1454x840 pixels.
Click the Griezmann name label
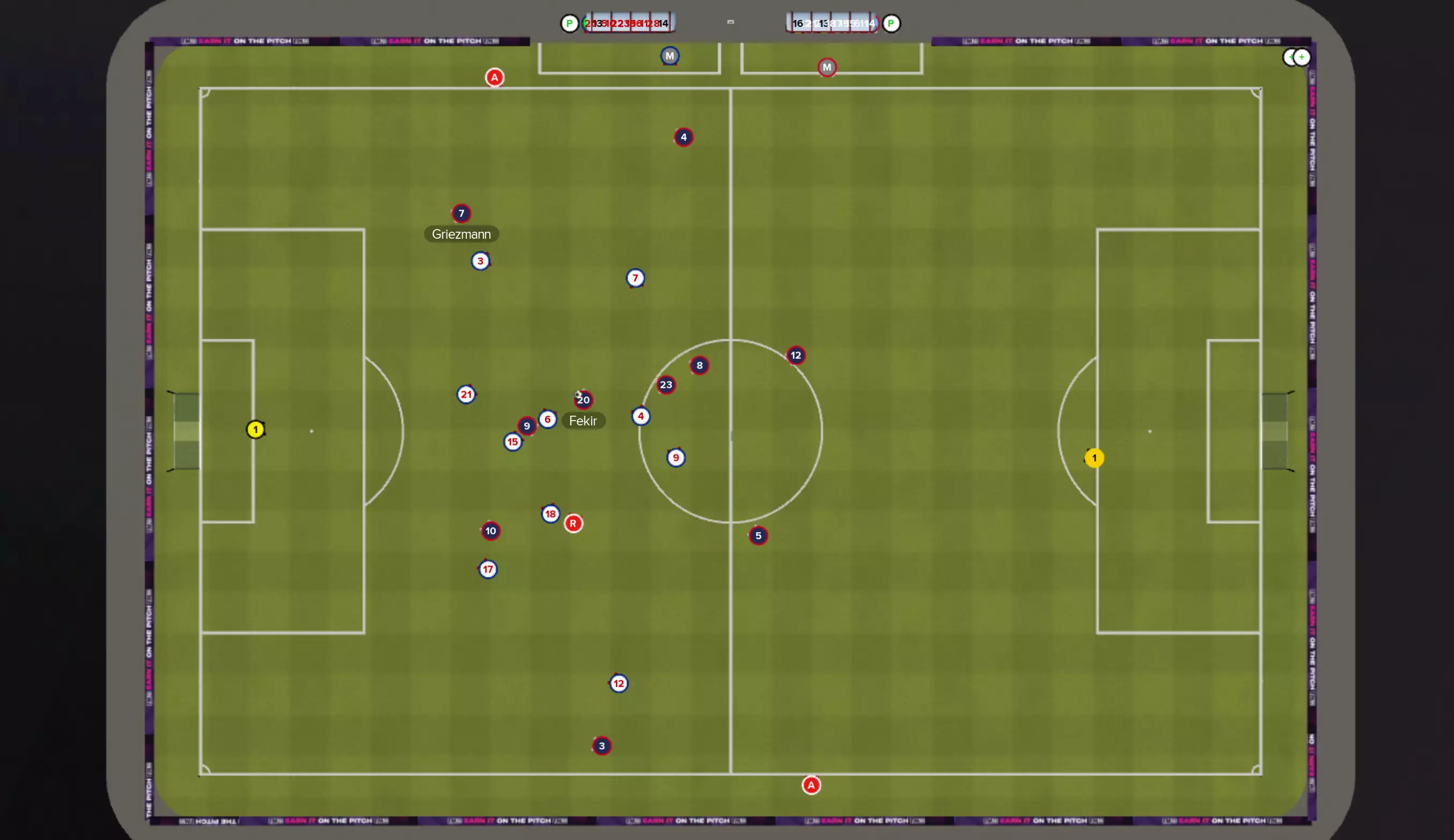461,234
